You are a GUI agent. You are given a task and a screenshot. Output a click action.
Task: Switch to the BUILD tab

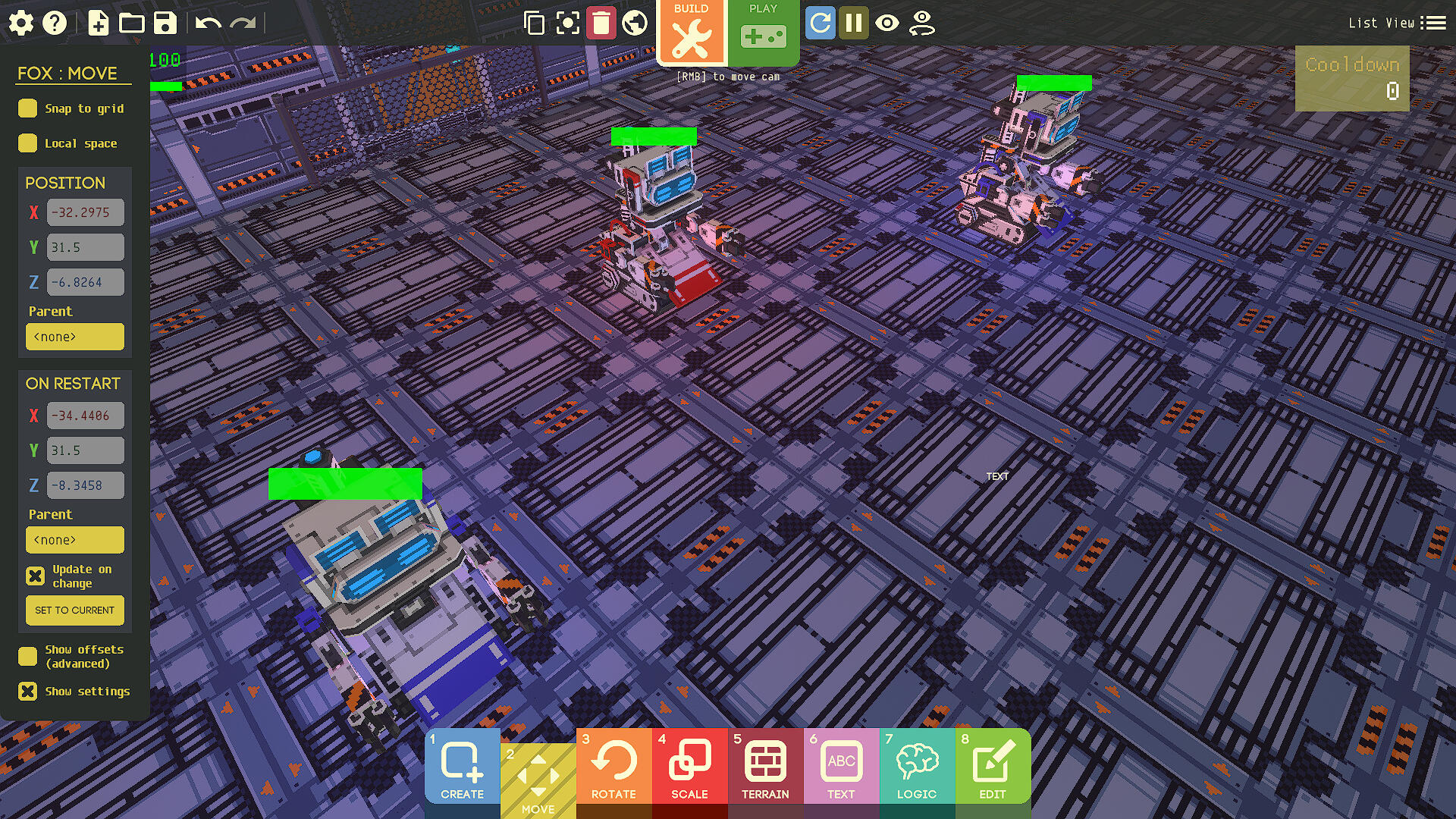click(x=692, y=30)
